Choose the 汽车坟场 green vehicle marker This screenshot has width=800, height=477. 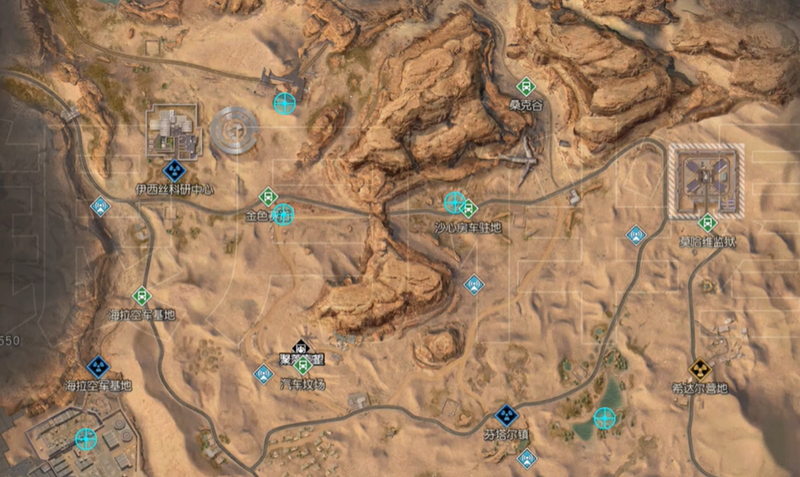tap(304, 366)
